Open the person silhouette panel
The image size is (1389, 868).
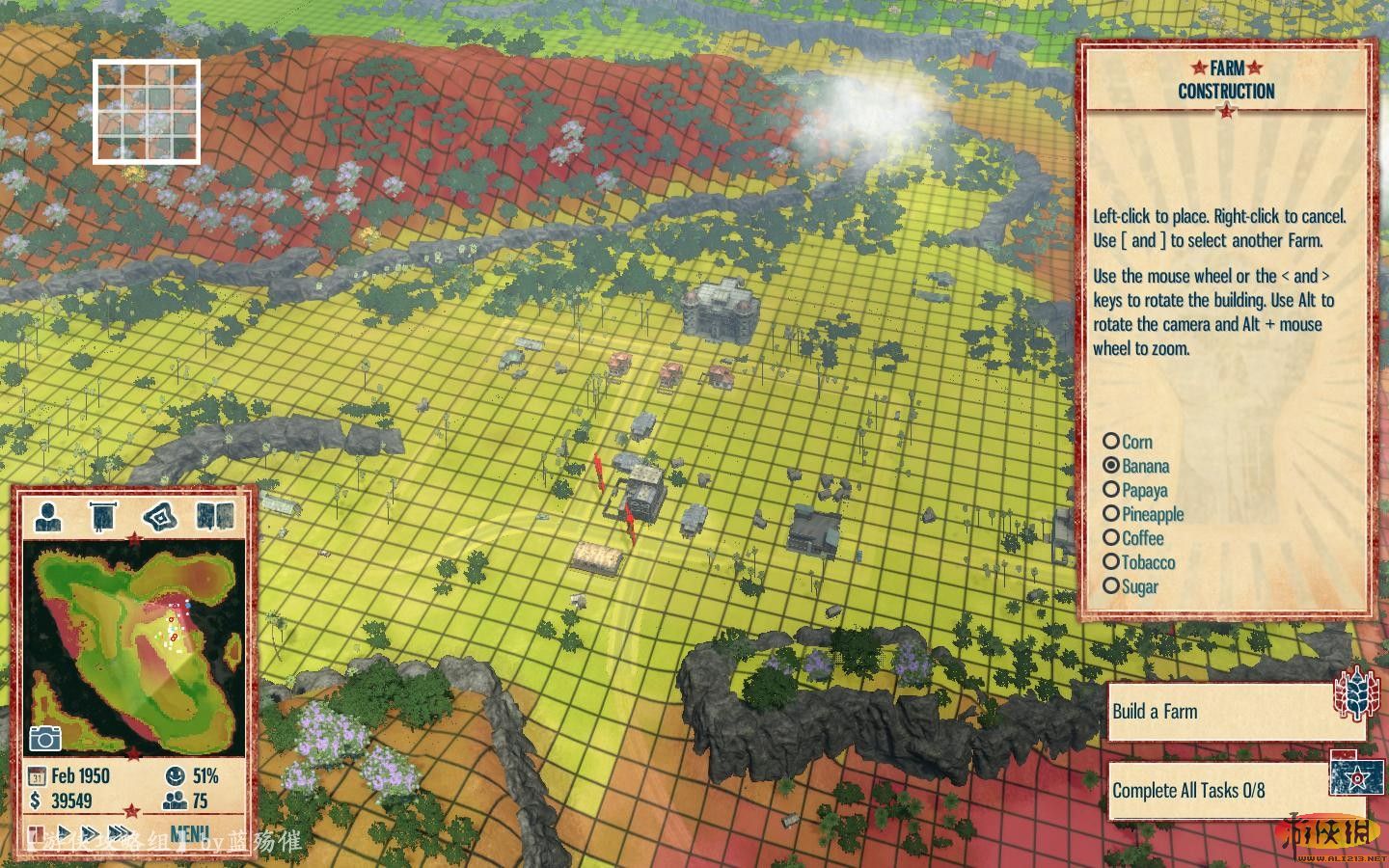click(x=47, y=516)
